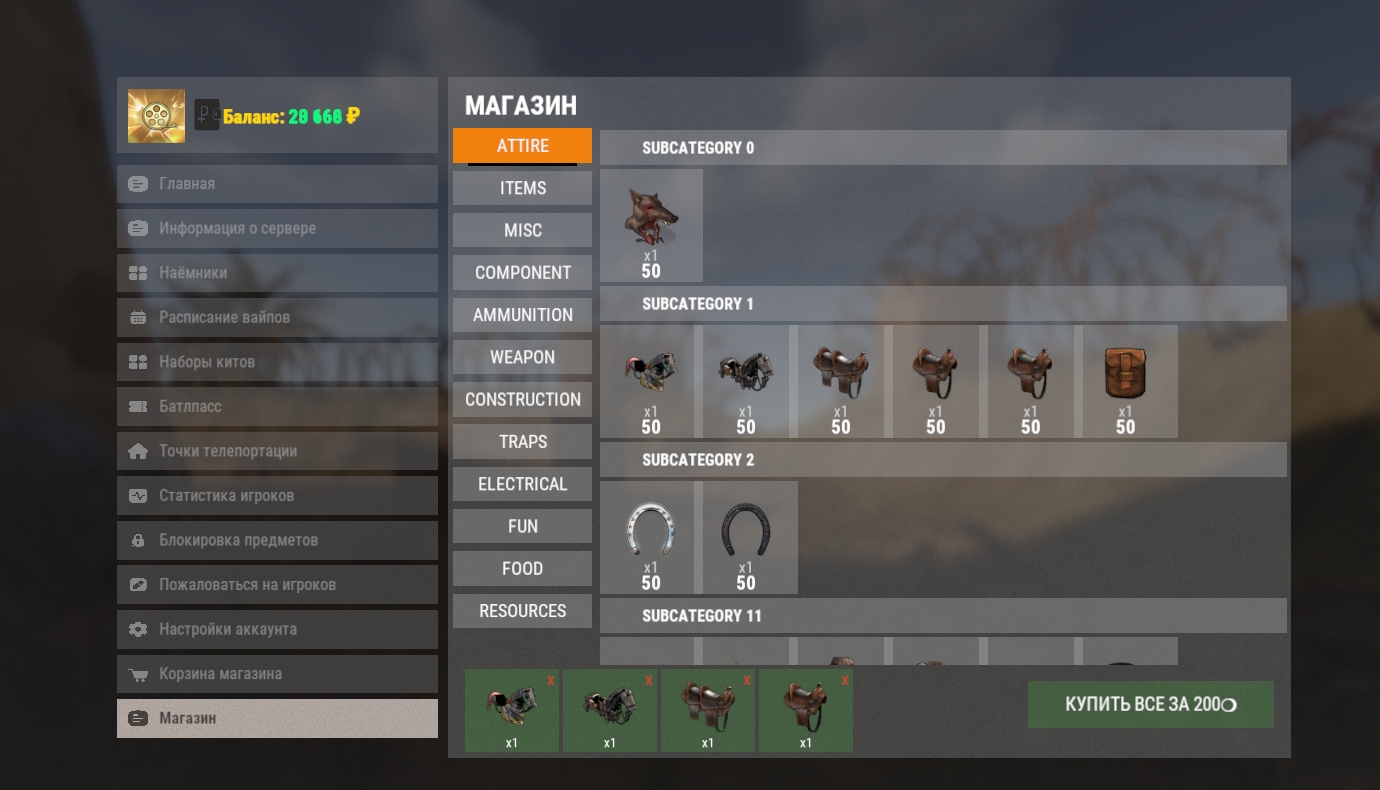This screenshot has height=790, width=1380.
Task: Open the RESOURCES category
Action: tap(522, 611)
